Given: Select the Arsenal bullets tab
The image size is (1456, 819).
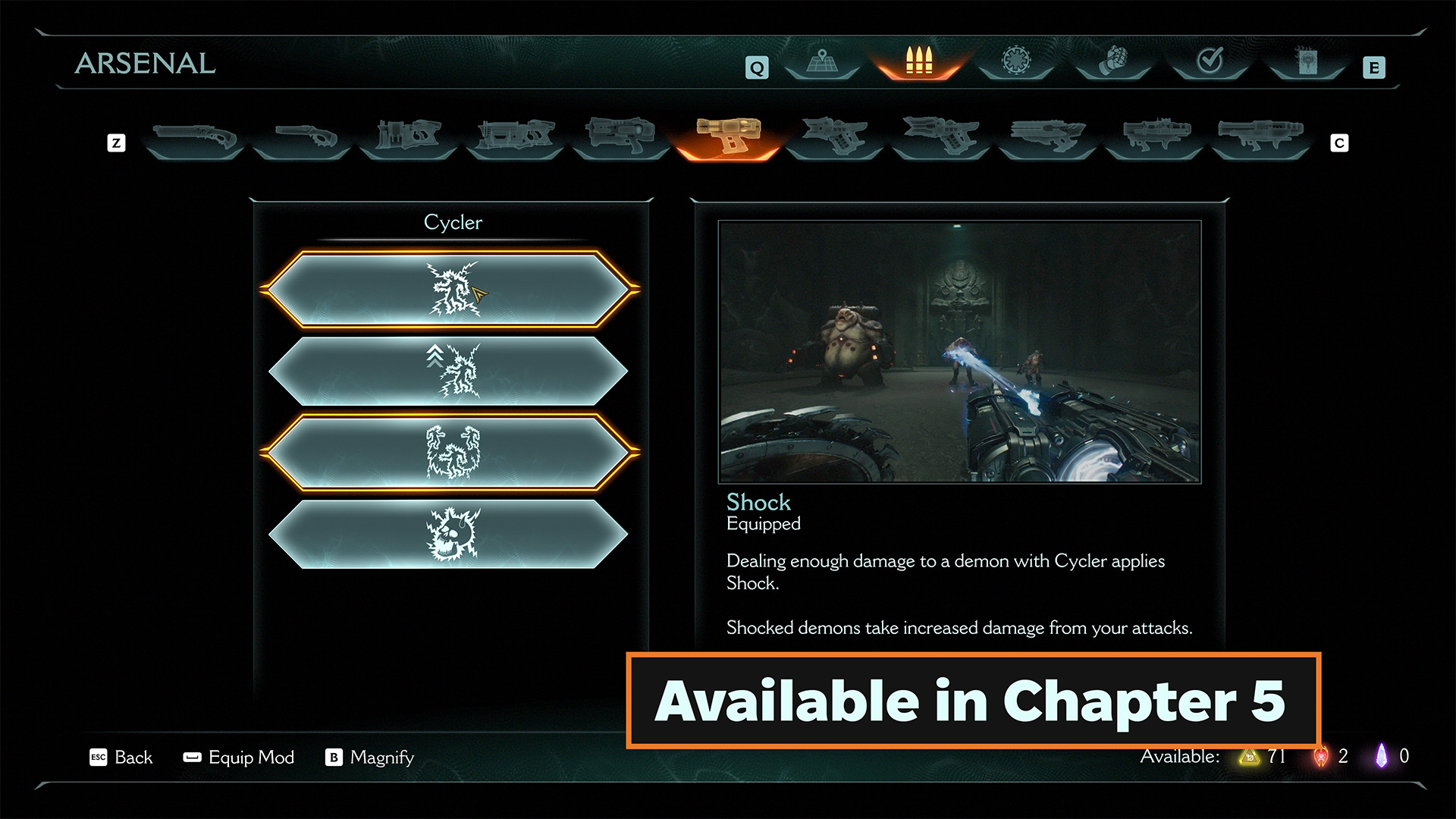Looking at the screenshot, I should 918,61.
